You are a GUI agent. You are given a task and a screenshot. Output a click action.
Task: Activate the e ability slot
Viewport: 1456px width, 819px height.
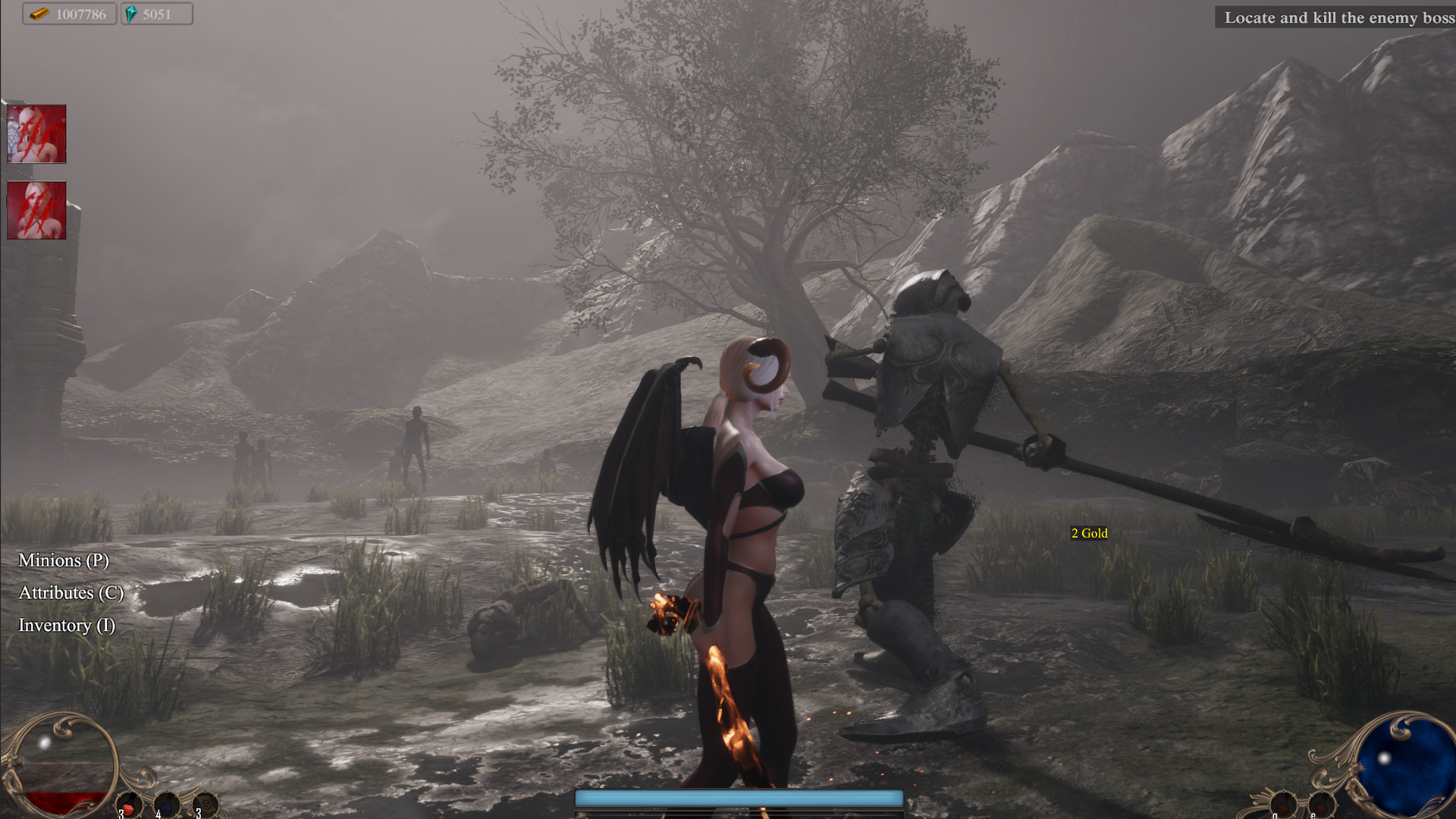(1321, 805)
